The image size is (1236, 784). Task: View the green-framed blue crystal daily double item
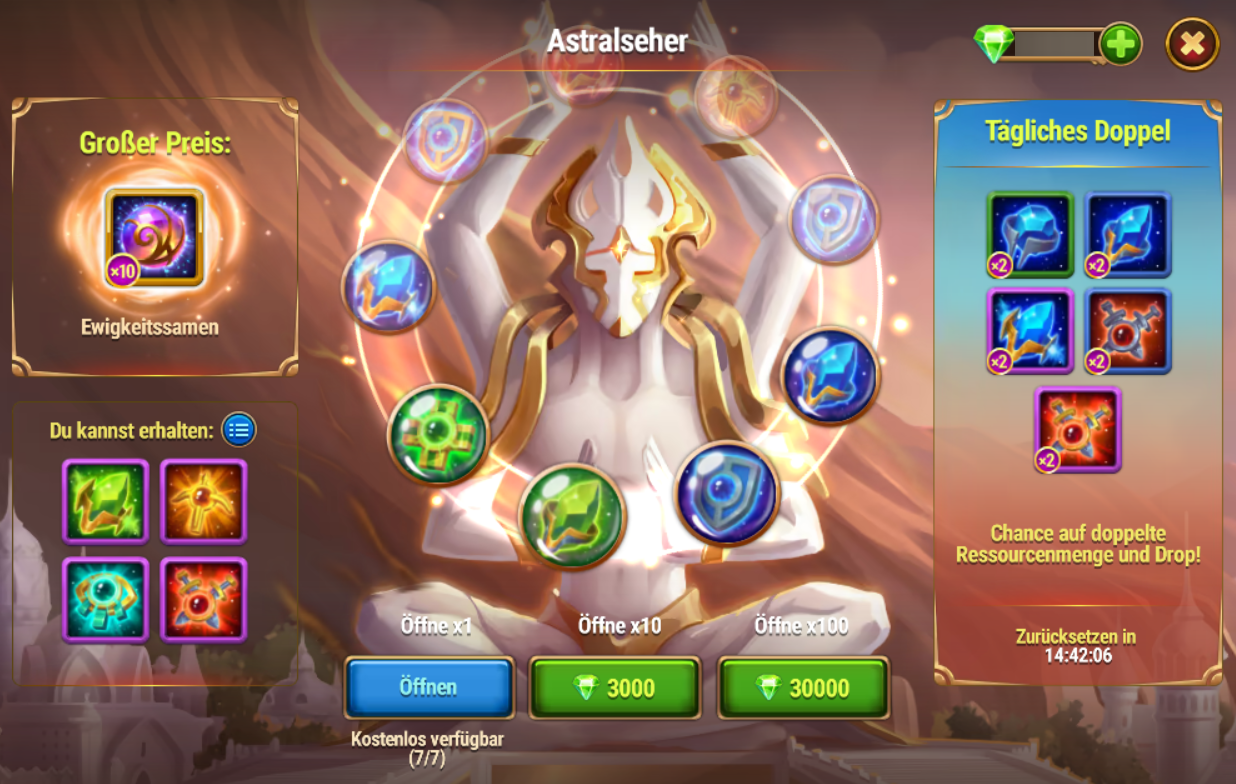pos(1030,235)
